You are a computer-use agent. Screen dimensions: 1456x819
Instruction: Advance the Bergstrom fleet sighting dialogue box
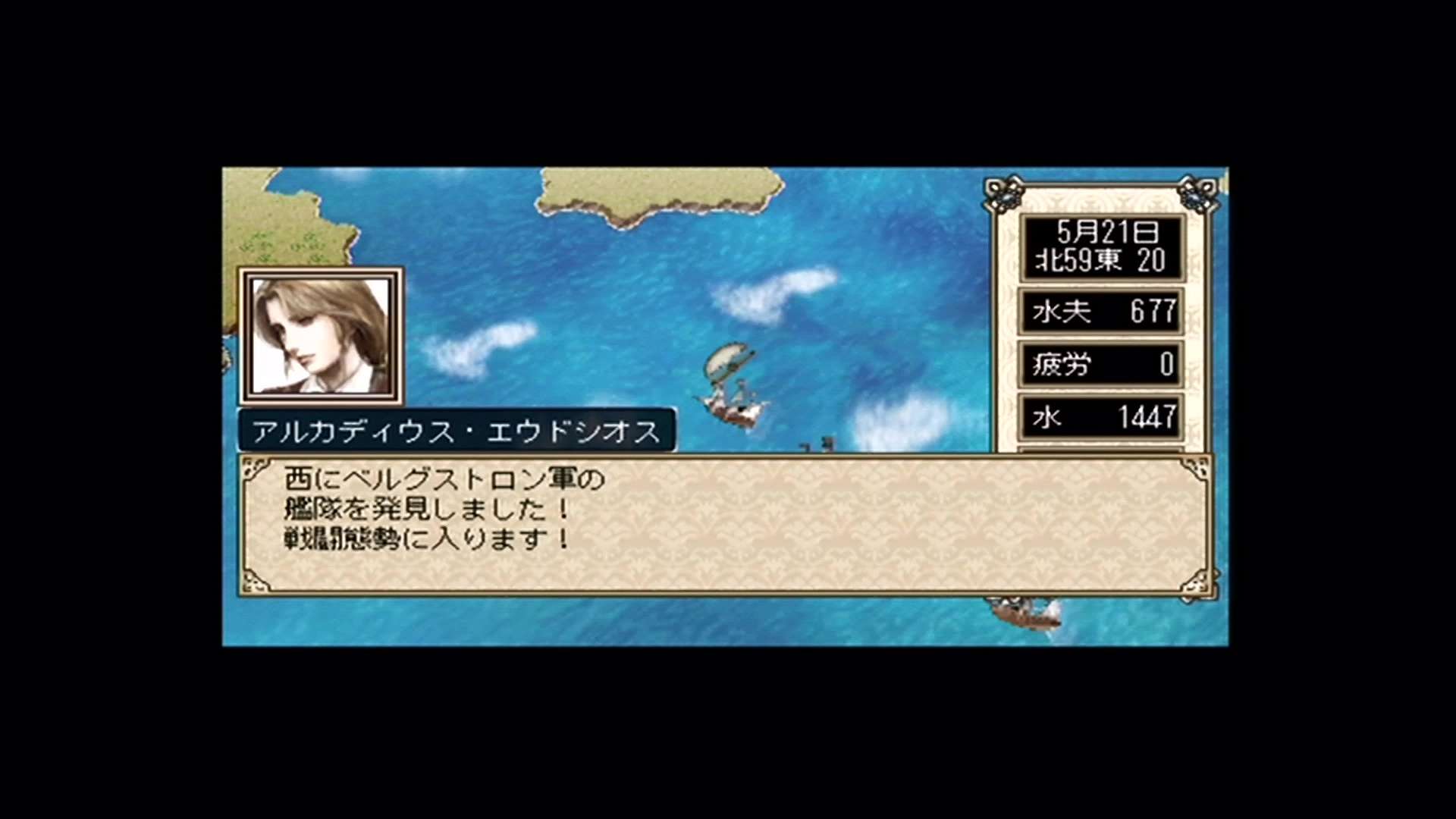[x=726, y=525]
